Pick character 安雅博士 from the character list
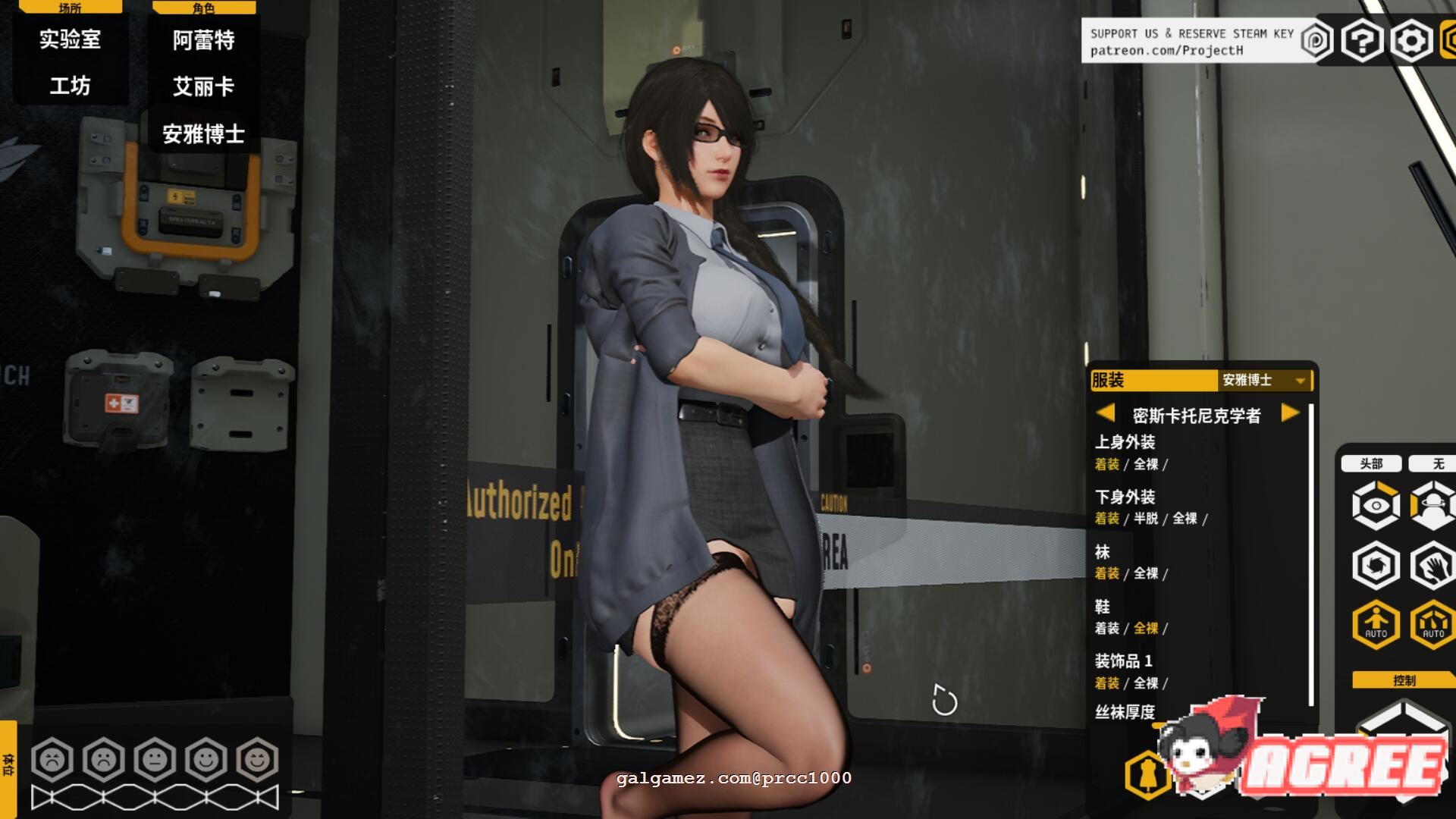The width and height of the screenshot is (1456, 819). (203, 134)
